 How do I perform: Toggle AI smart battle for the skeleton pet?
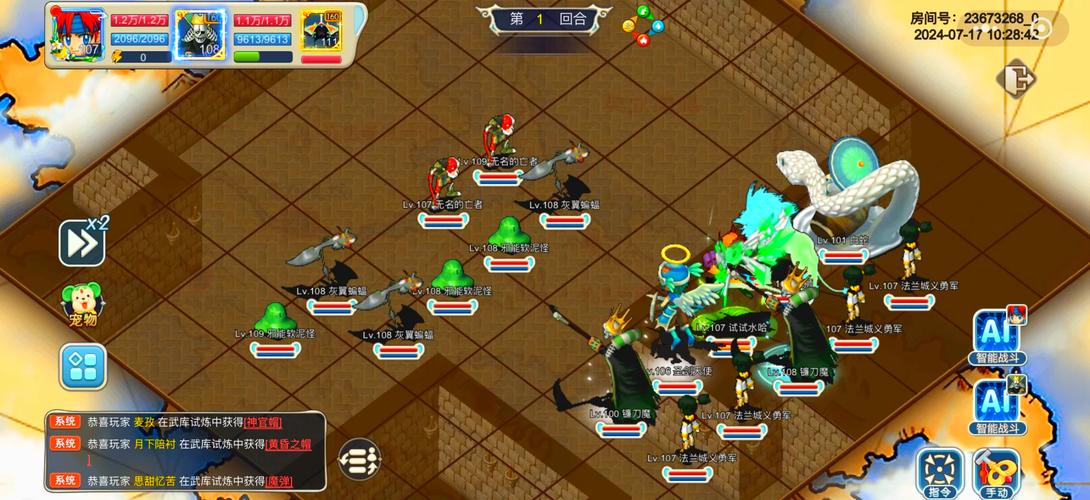pyautogui.click(x=997, y=403)
